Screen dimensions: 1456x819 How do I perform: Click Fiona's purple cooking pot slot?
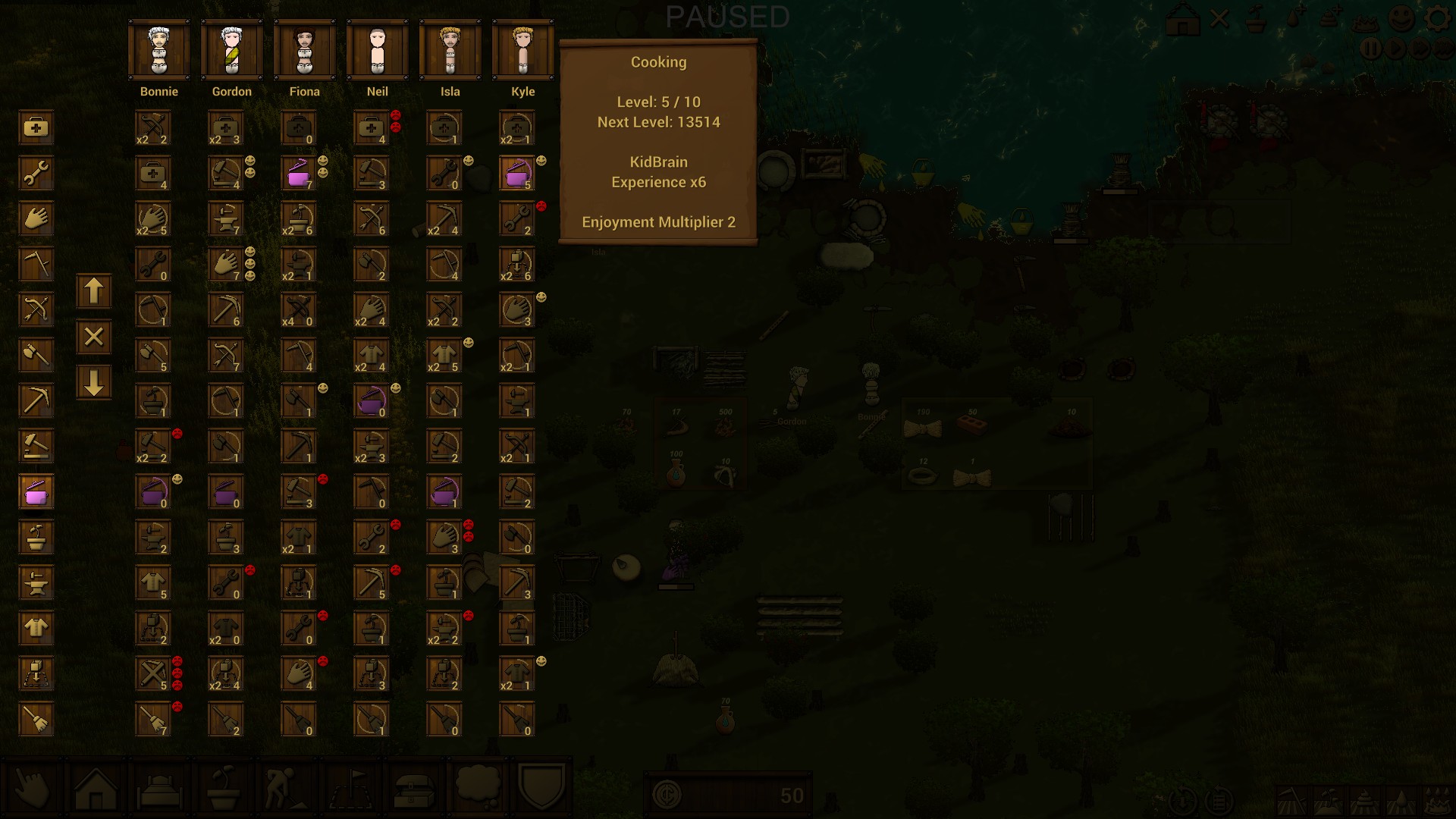298,174
